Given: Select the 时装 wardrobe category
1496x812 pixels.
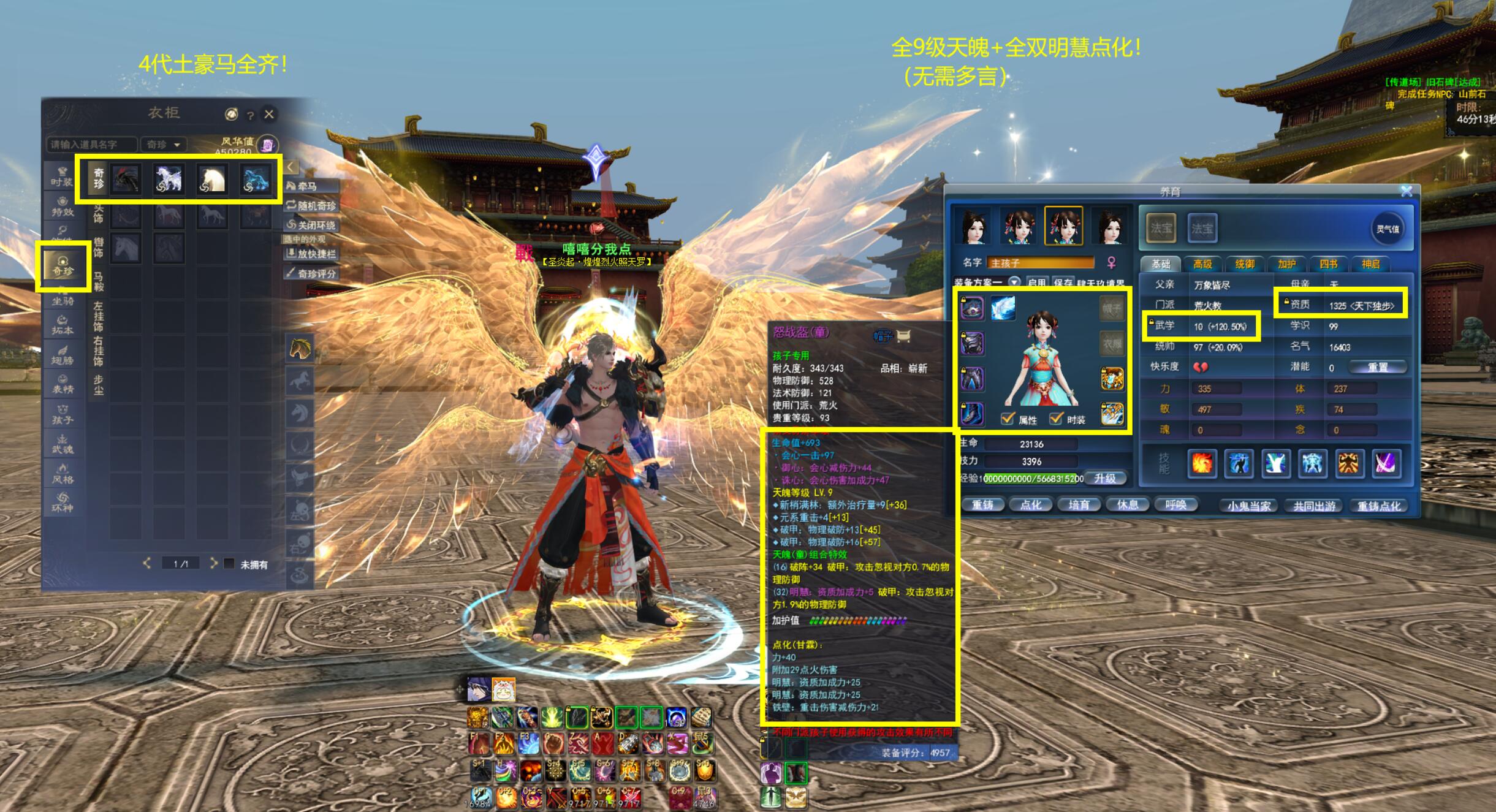Looking at the screenshot, I should point(62,176).
